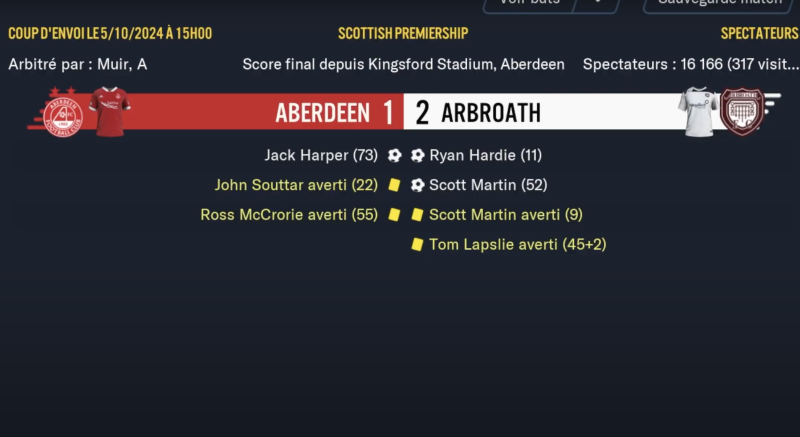Select Tom Lapslie's yellow card entry
Viewport: 800px width, 437px height.
click(517, 244)
